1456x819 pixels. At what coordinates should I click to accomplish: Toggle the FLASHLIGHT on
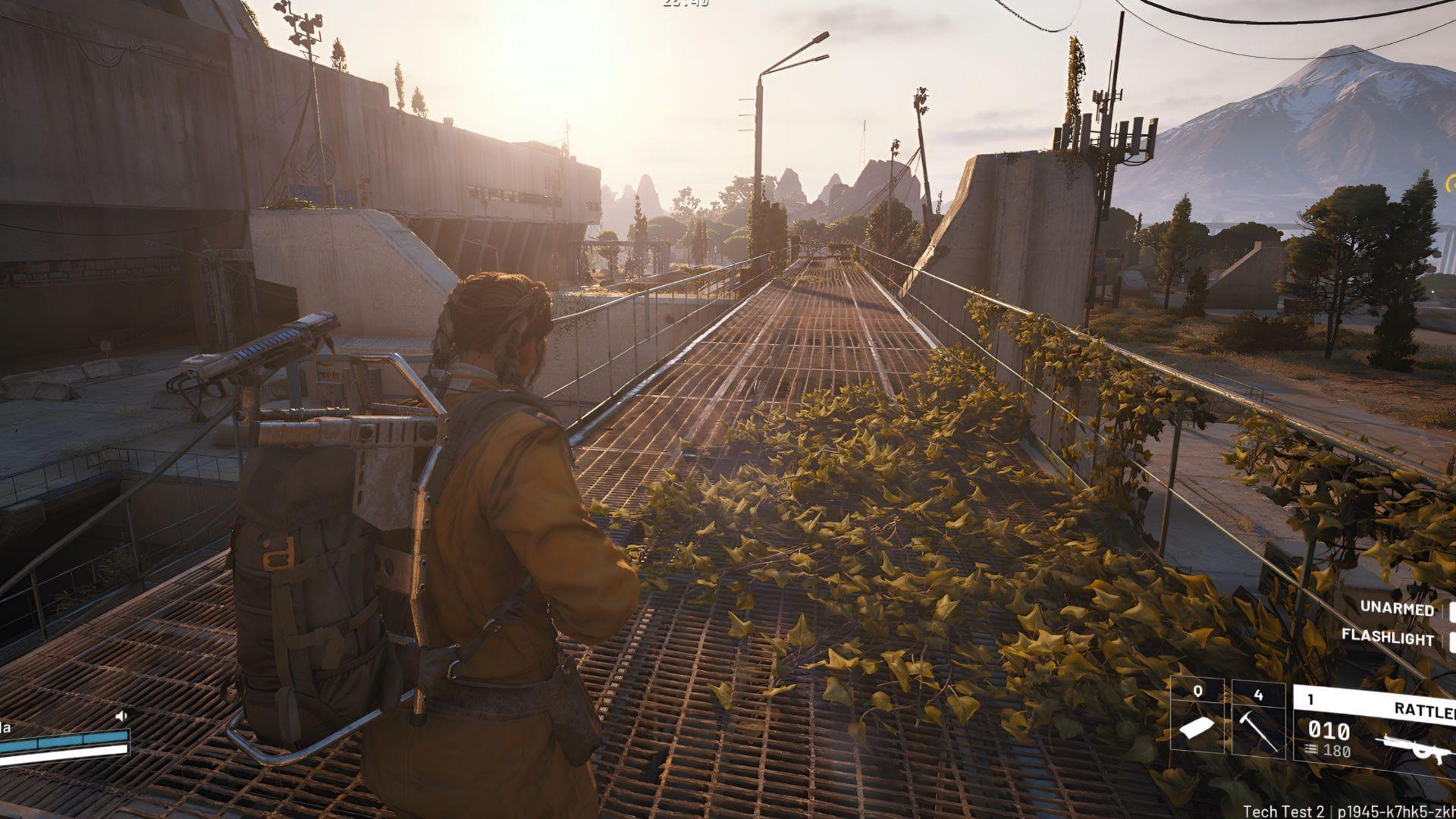coord(1387,635)
